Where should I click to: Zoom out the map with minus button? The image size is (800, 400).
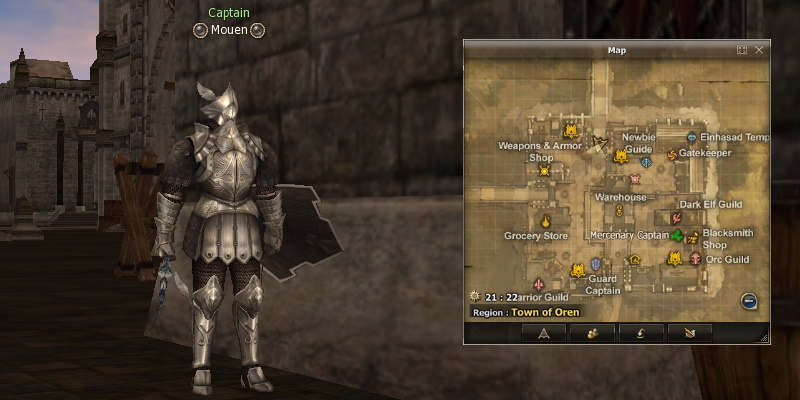(x=748, y=300)
